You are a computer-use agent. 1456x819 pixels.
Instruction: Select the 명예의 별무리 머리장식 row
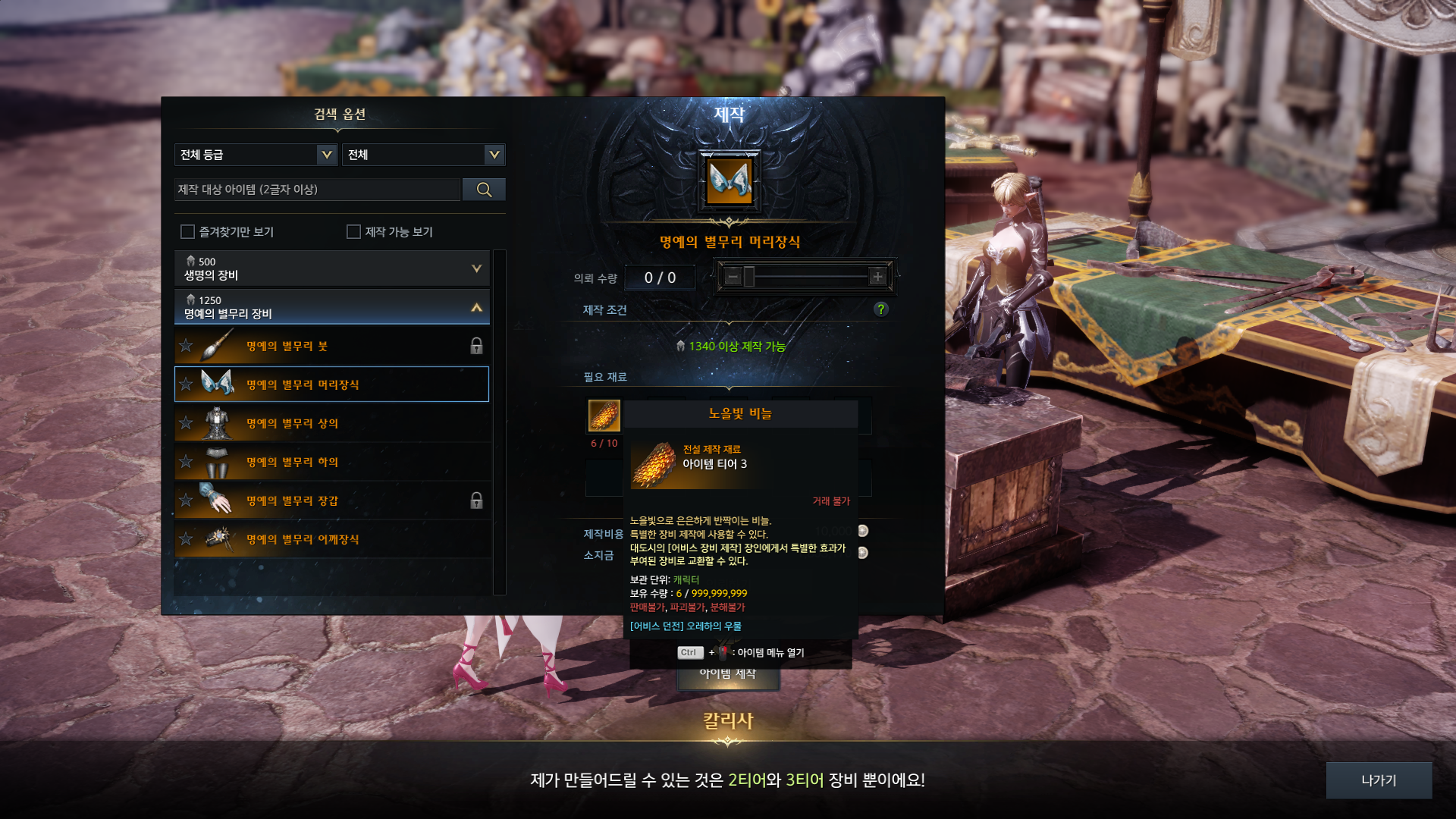coord(331,384)
